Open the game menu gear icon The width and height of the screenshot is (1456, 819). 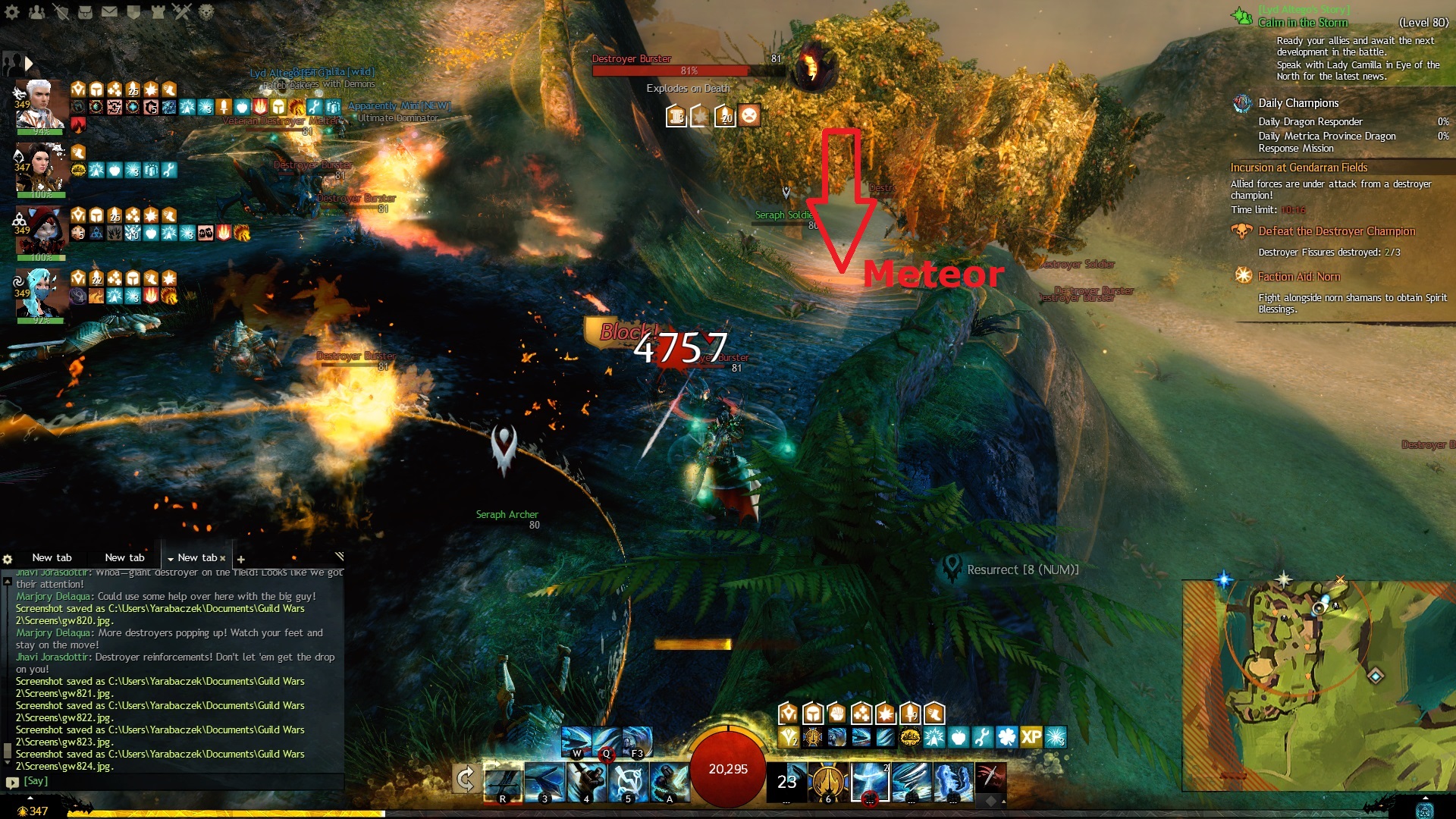tap(13, 11)
